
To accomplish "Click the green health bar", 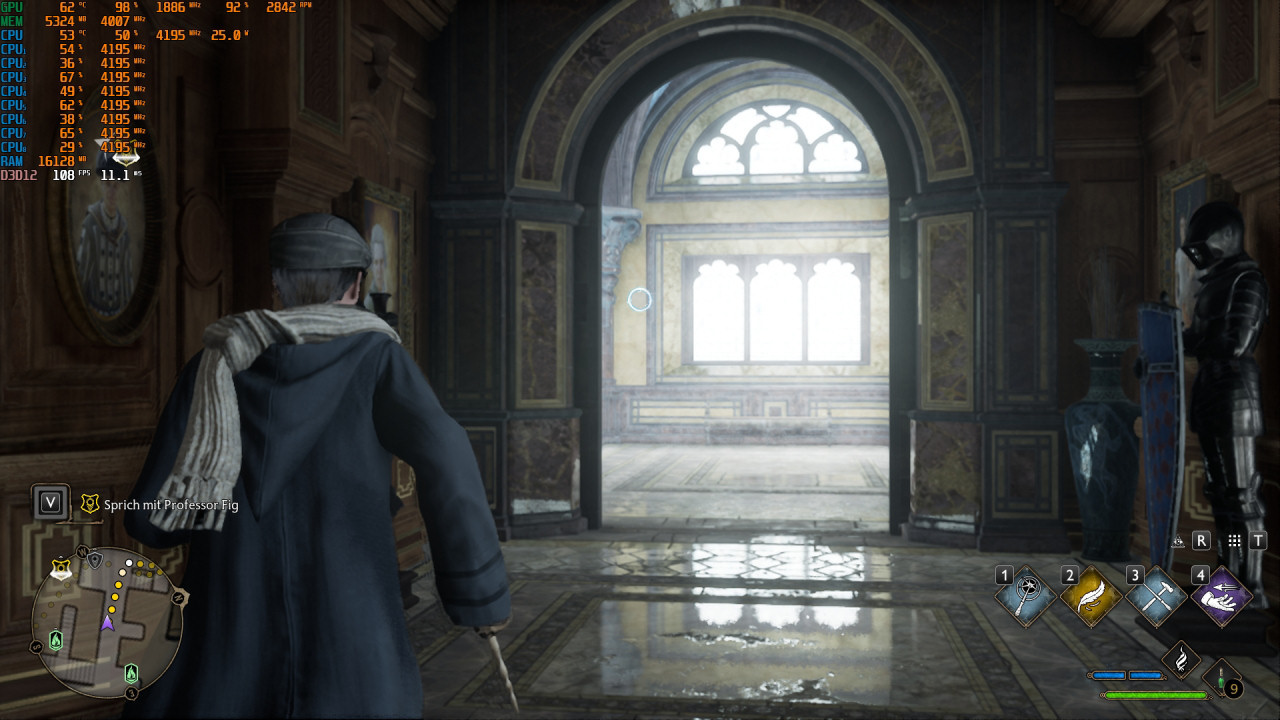I will point(1156,696).
